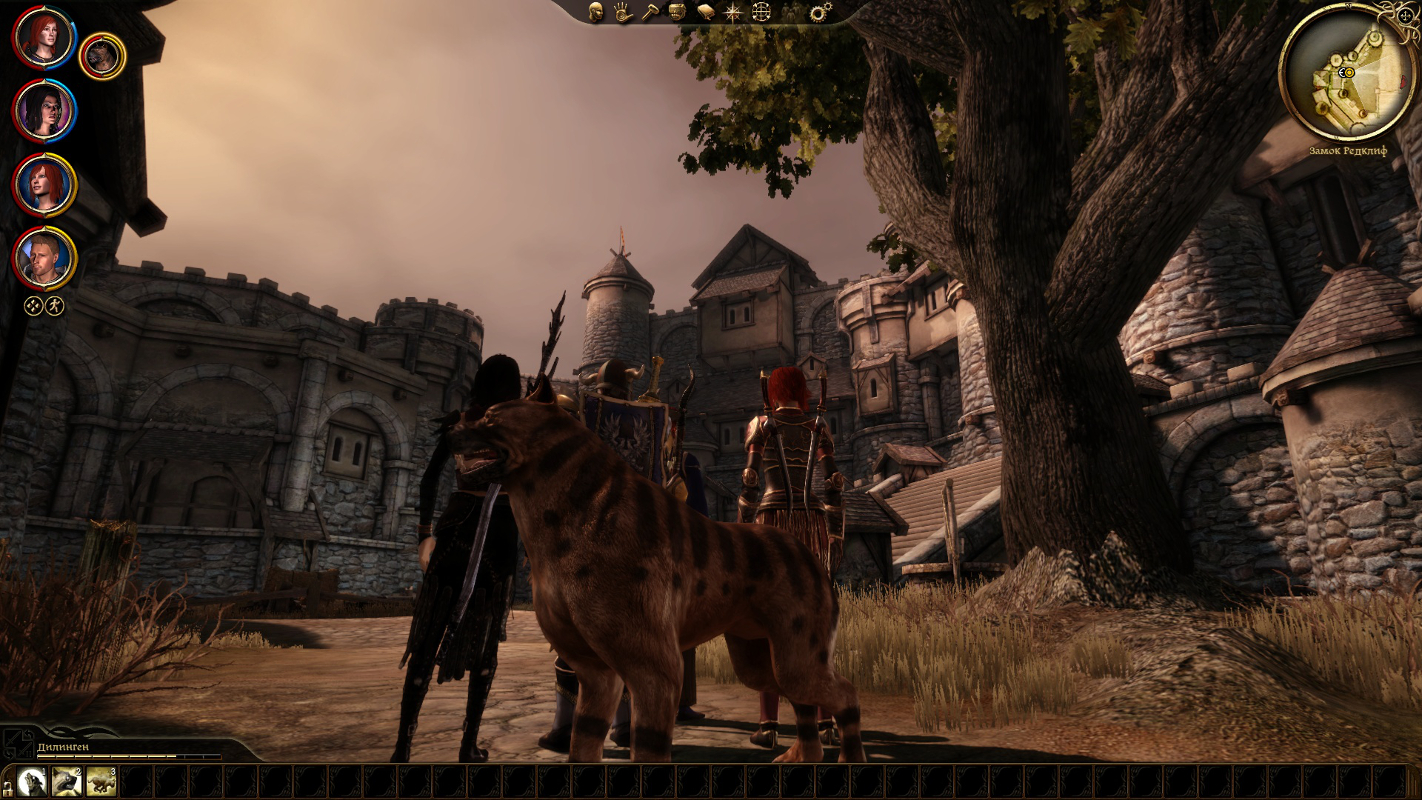
Task: Select the blond man's portrait
Action: (44, 258)
